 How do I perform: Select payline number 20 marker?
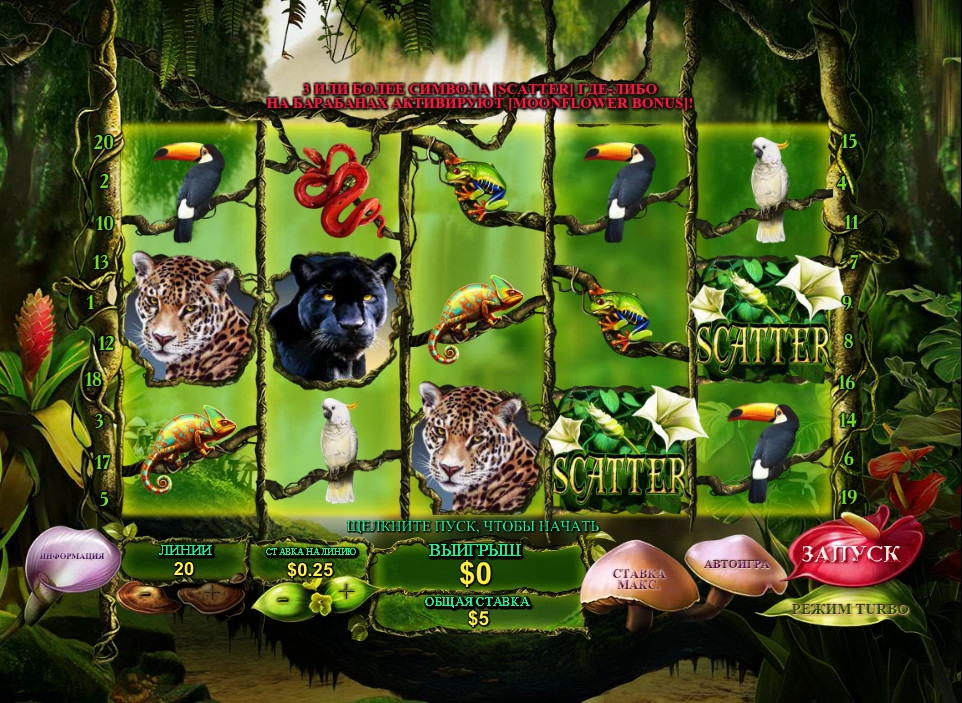[x=103, y=143]
